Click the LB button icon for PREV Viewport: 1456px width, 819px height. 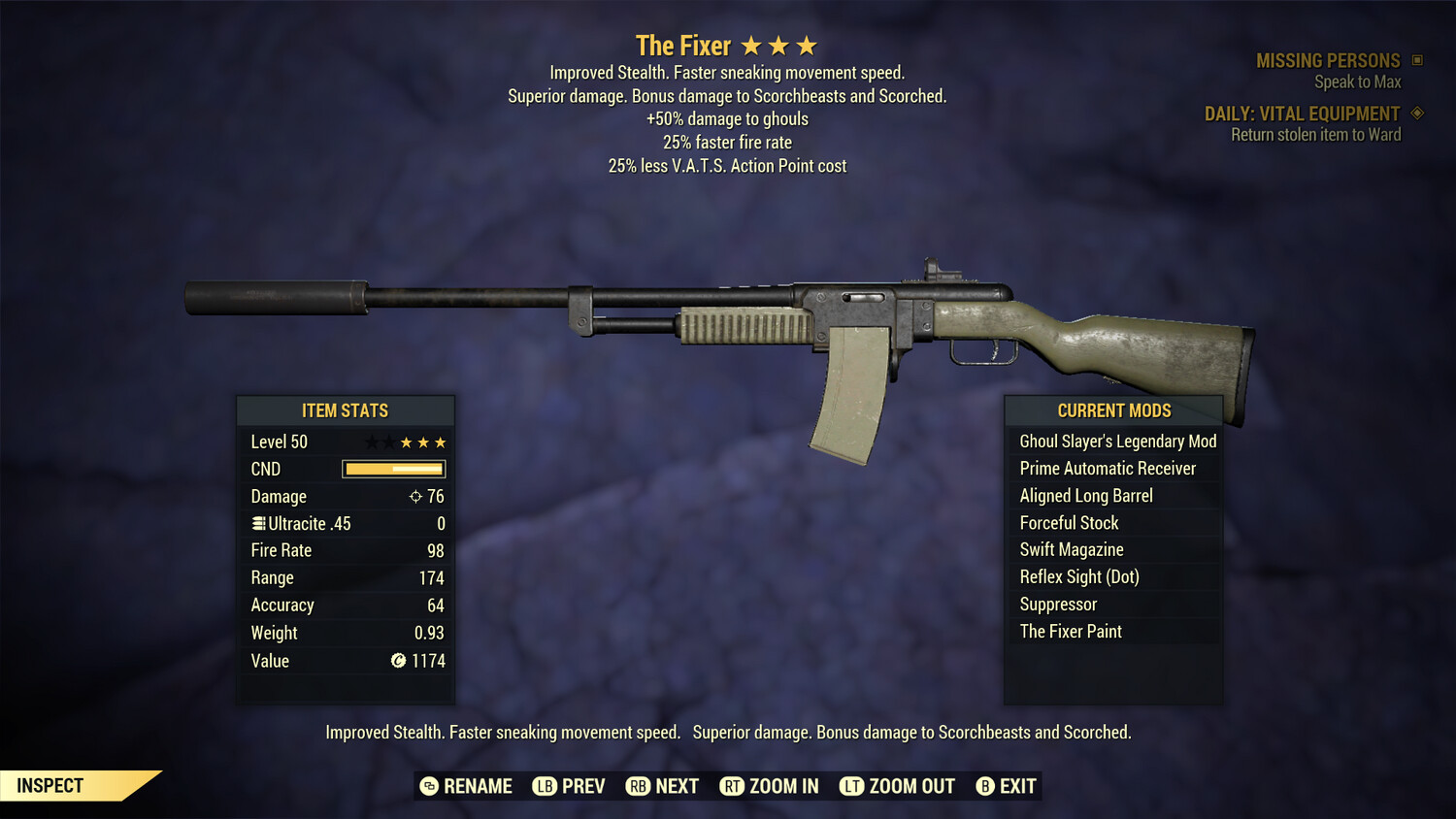pos(546,786)
